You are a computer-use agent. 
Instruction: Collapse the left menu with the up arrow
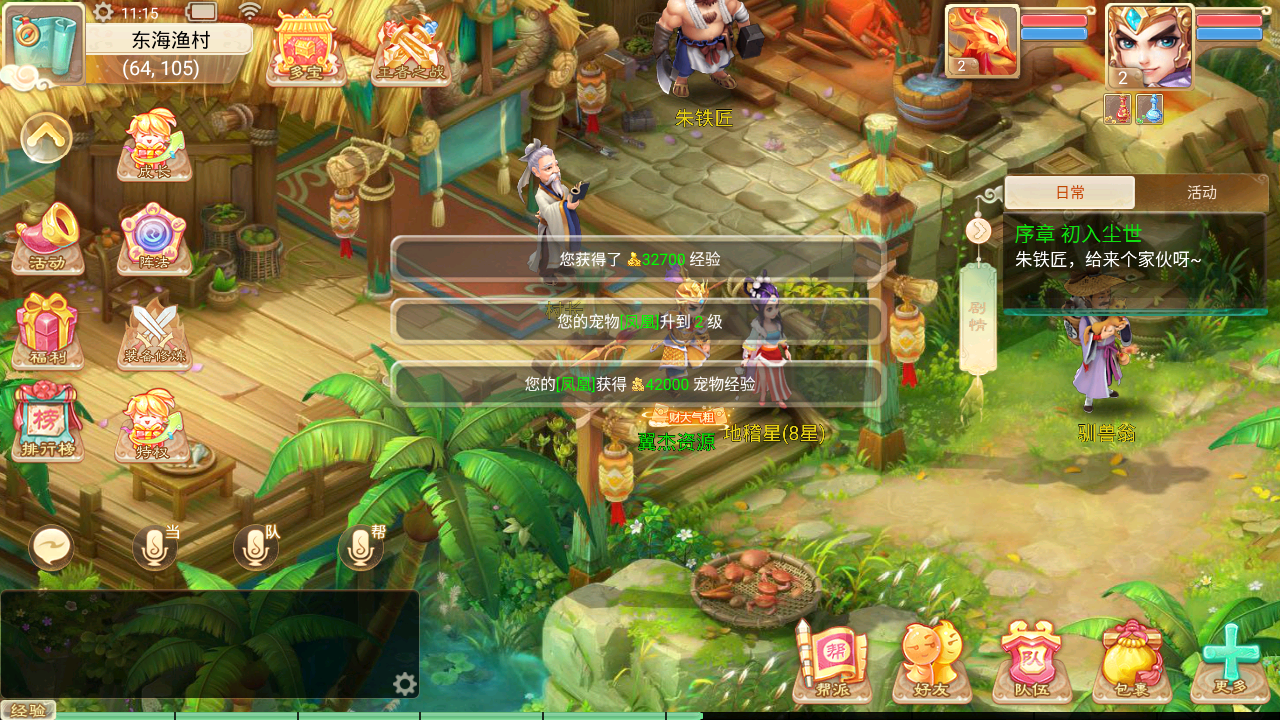tap(47, 138)
